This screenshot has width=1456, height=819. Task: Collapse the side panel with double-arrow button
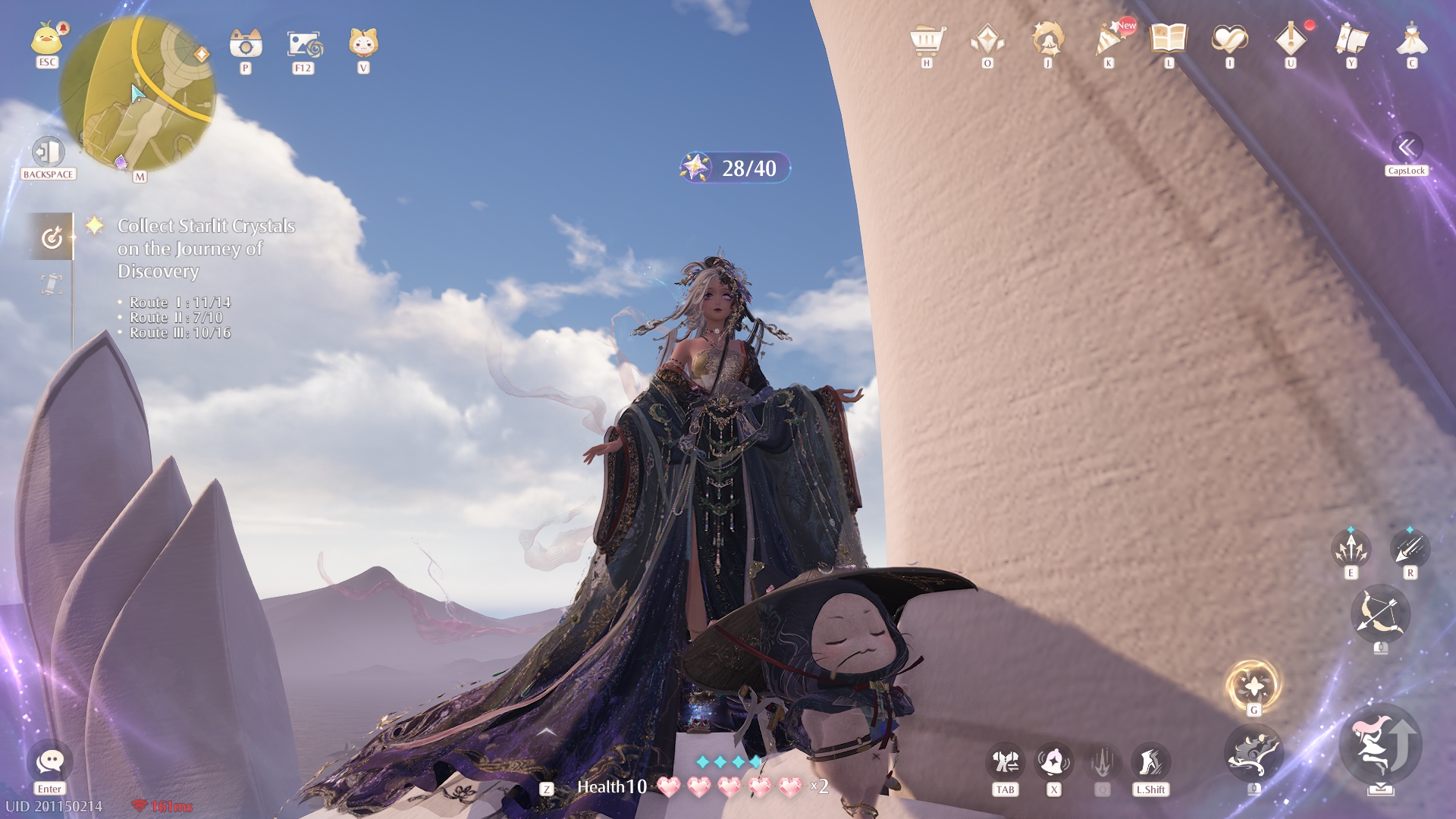pos(1407,147)
